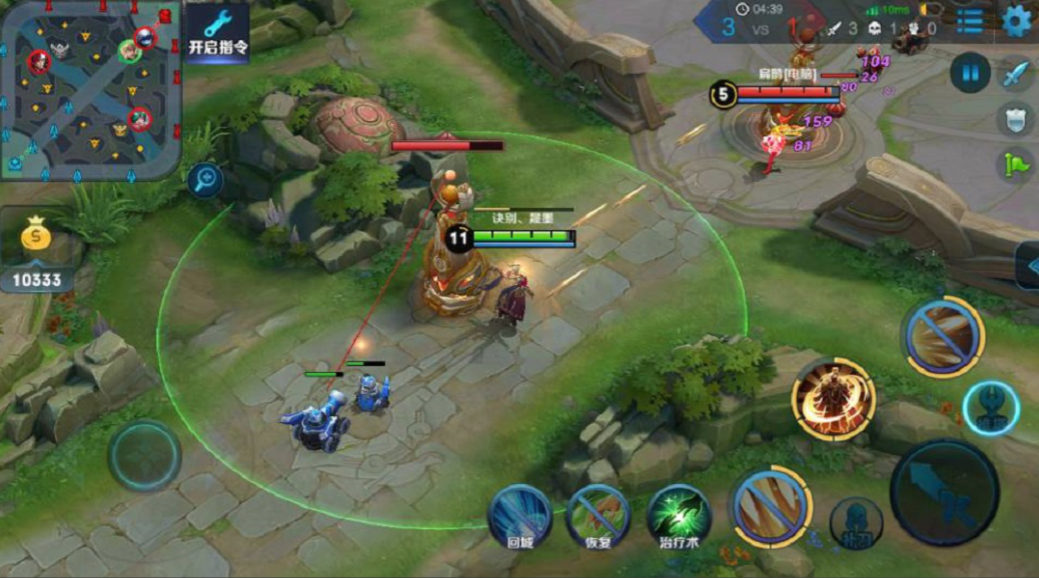Use the 恢复 restore skill
This screenshot has height=578, width=1039.
(x=597, y=515)
